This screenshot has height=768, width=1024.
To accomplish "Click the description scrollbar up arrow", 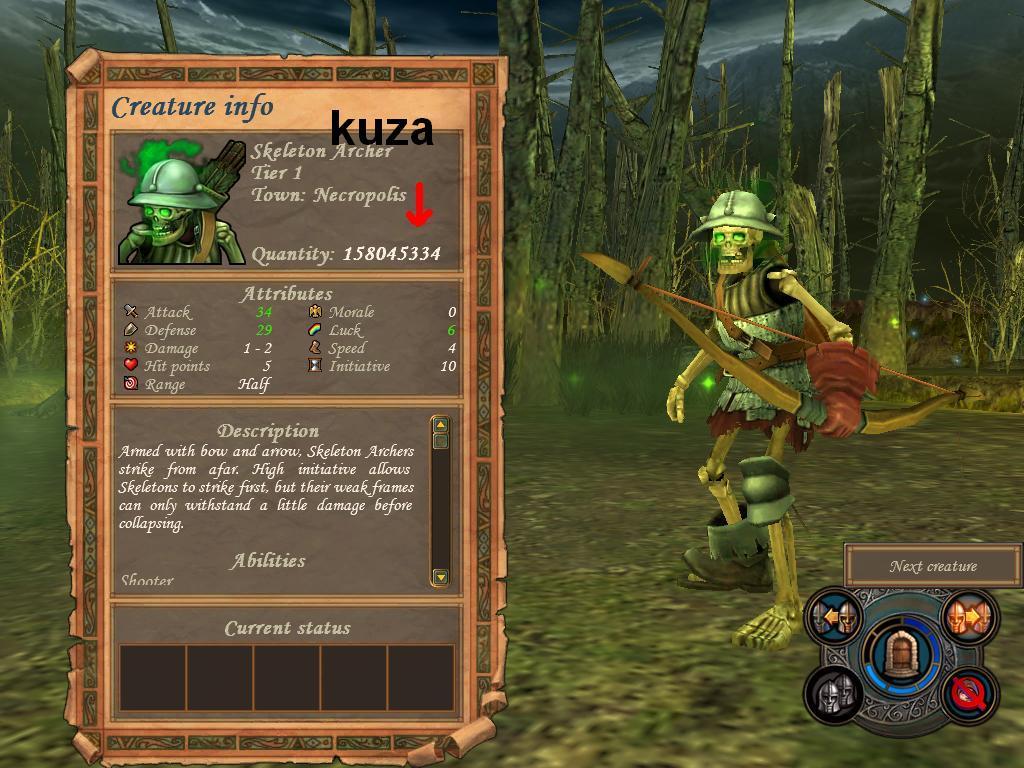I will (440, 425).
